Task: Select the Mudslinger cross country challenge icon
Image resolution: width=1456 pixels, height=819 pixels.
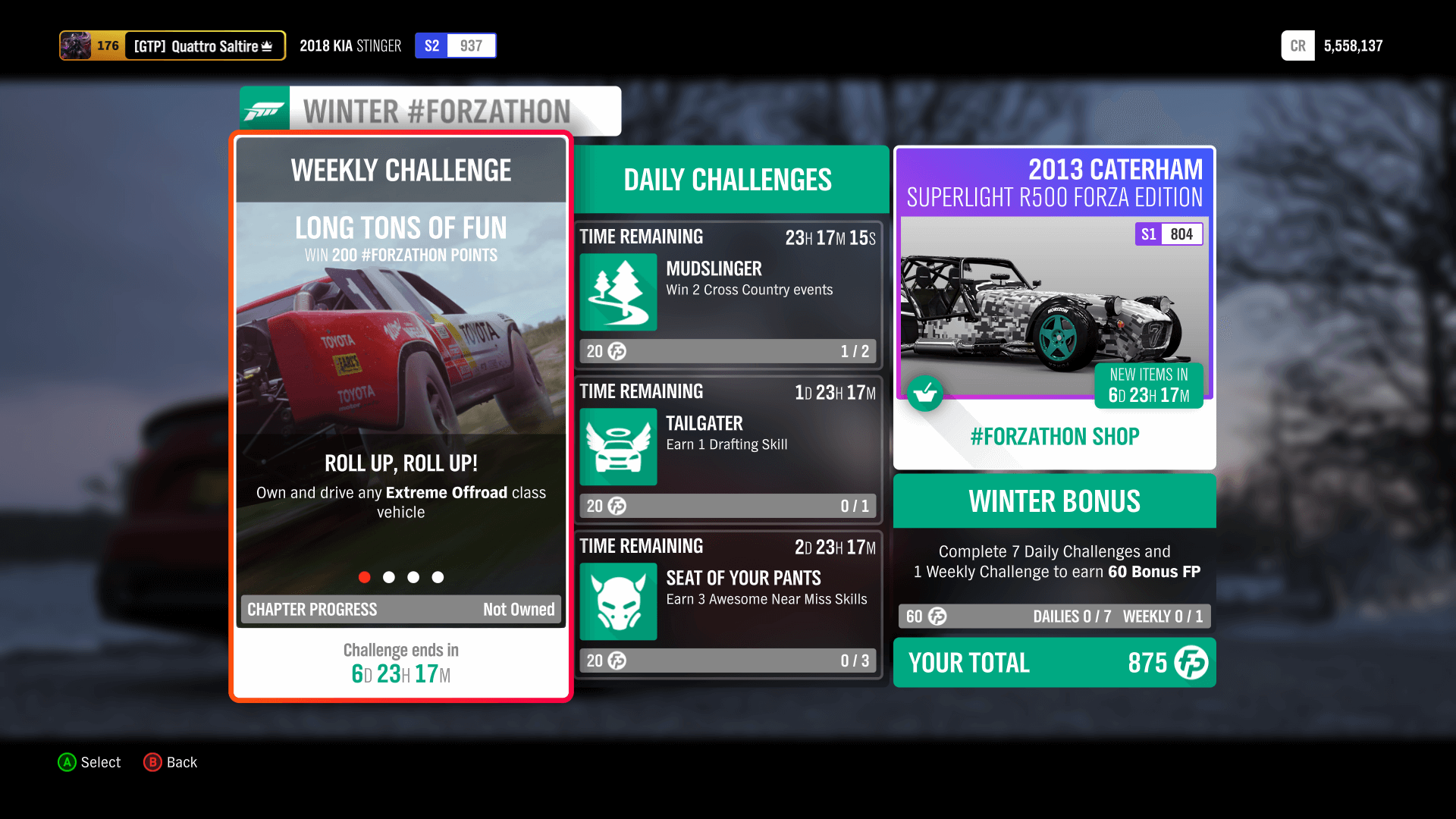Action: 618,293
